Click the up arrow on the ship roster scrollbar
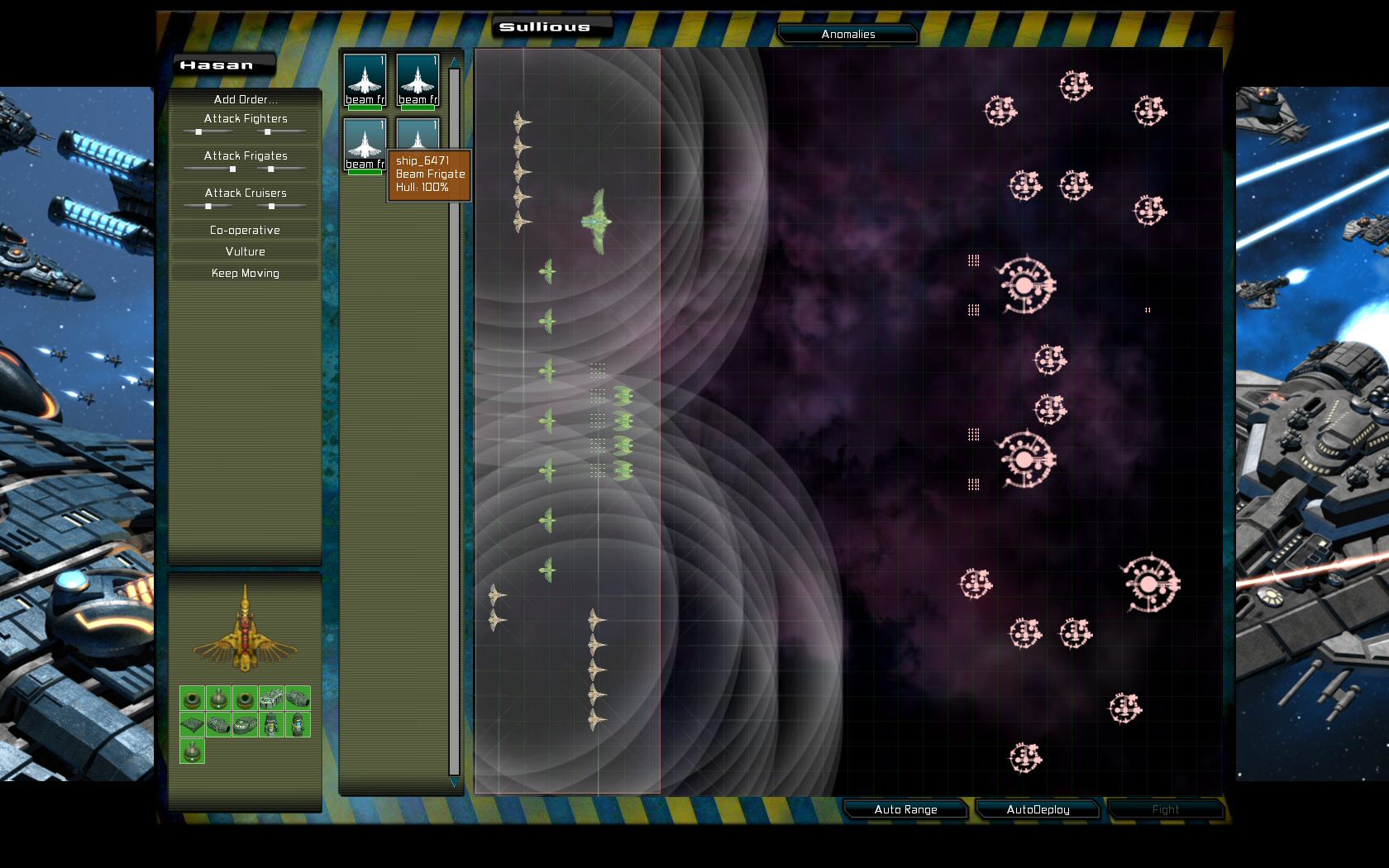 click(x=454, y=60)
